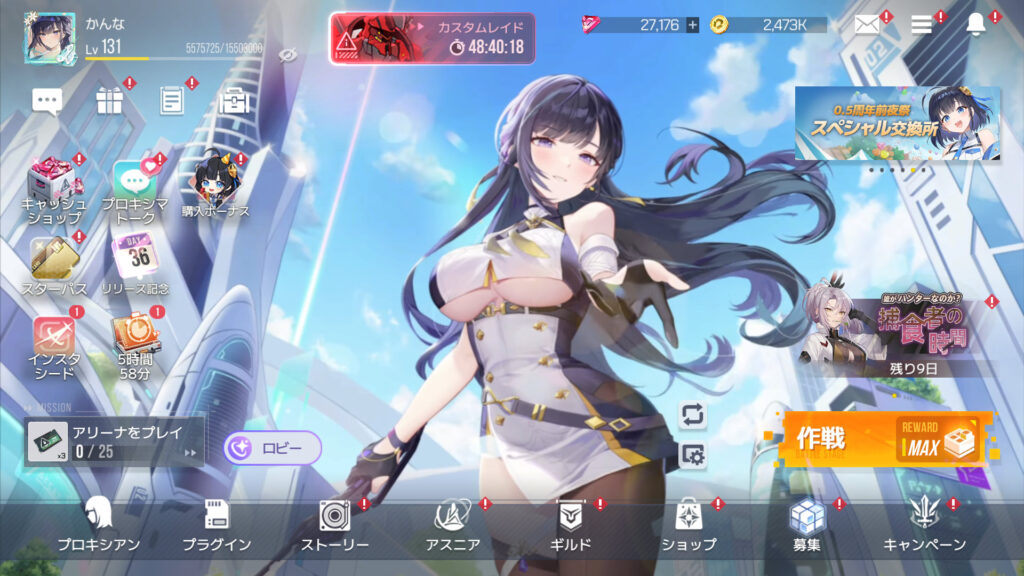Screen dimensions: 1024x576
Task: Open the カスタムレイド raid banner
Action: point(432,38)
